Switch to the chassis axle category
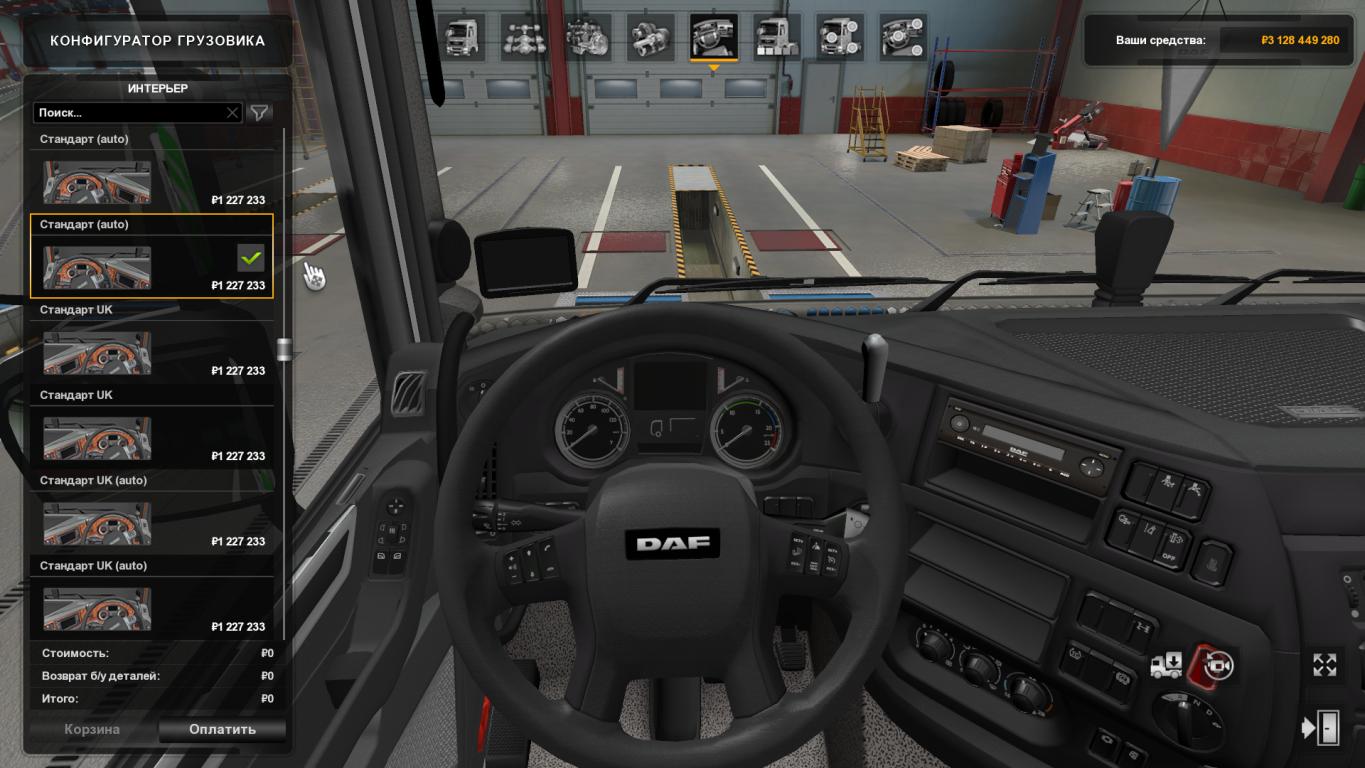The image size is (1365, 768). click(522, 37)
